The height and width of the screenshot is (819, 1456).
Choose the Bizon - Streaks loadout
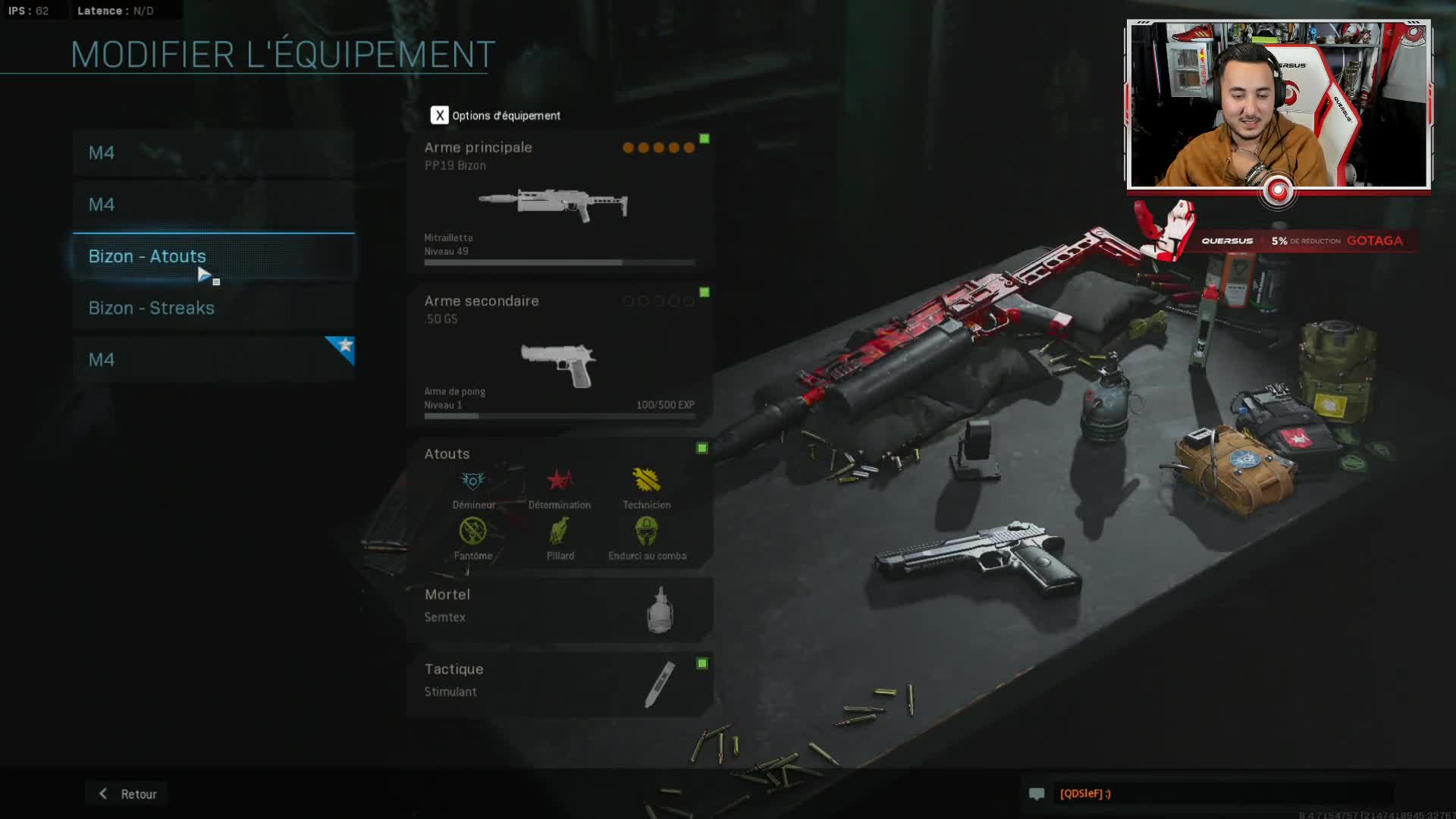click(x=213, y=308)
